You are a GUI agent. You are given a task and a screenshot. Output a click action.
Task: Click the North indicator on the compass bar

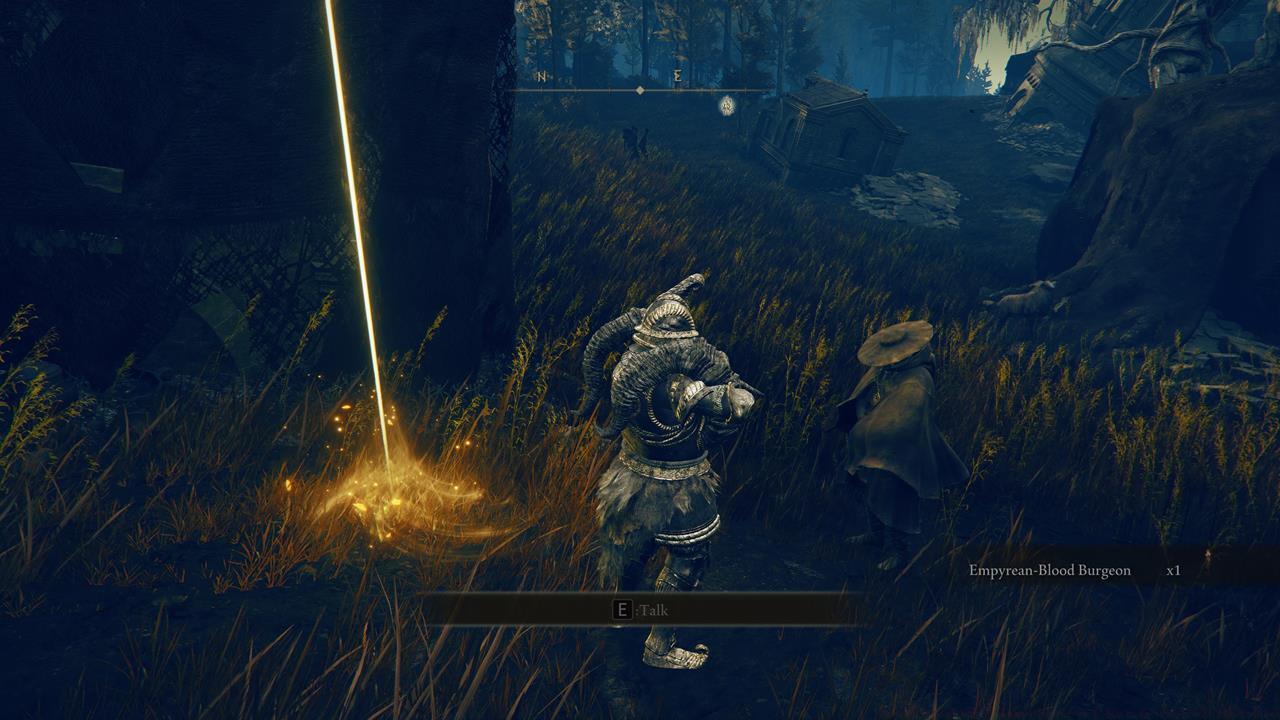point(542,76)
